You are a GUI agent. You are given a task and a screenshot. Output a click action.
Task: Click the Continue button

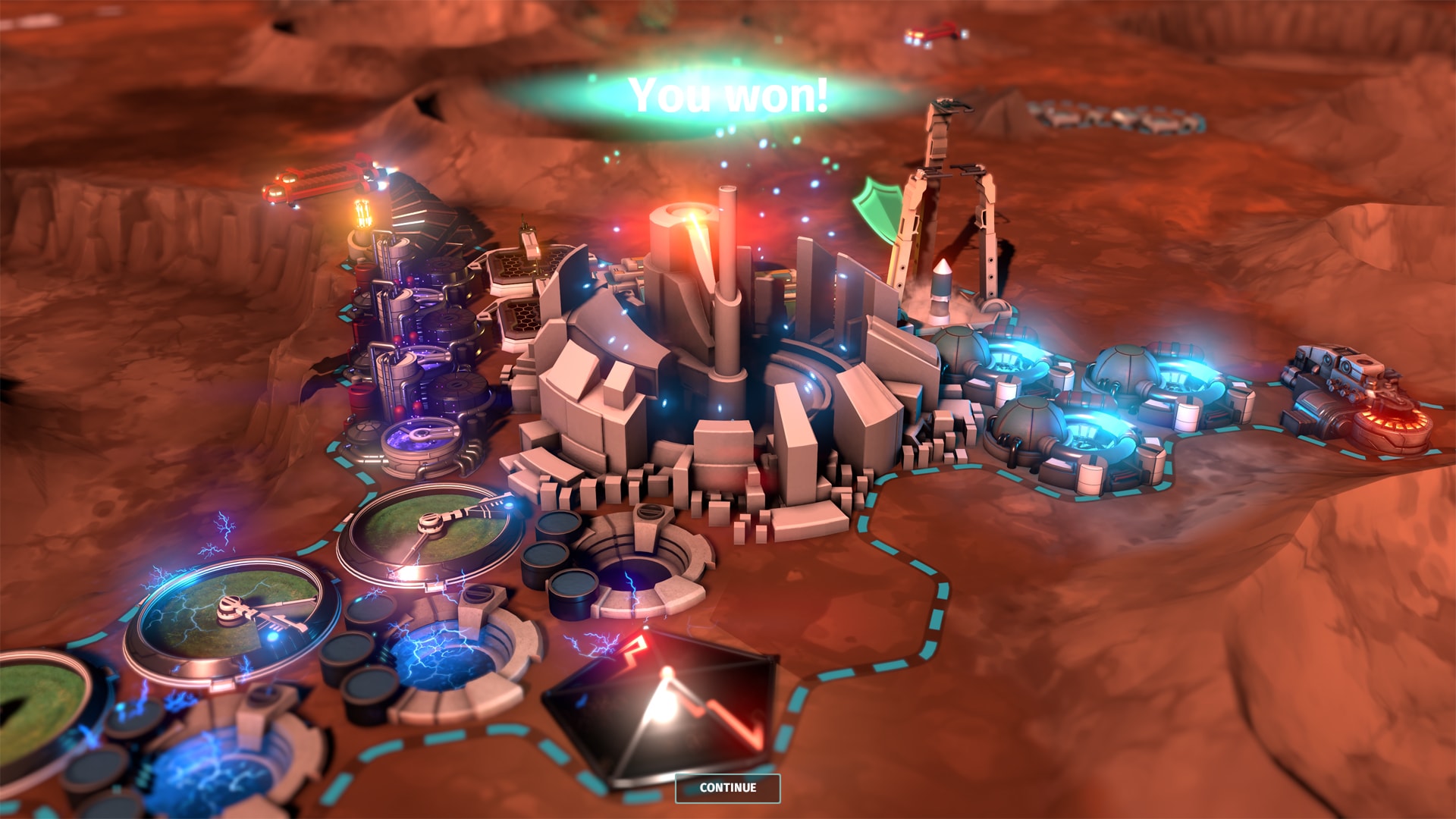pyautogui.click(x=727, y=788)
